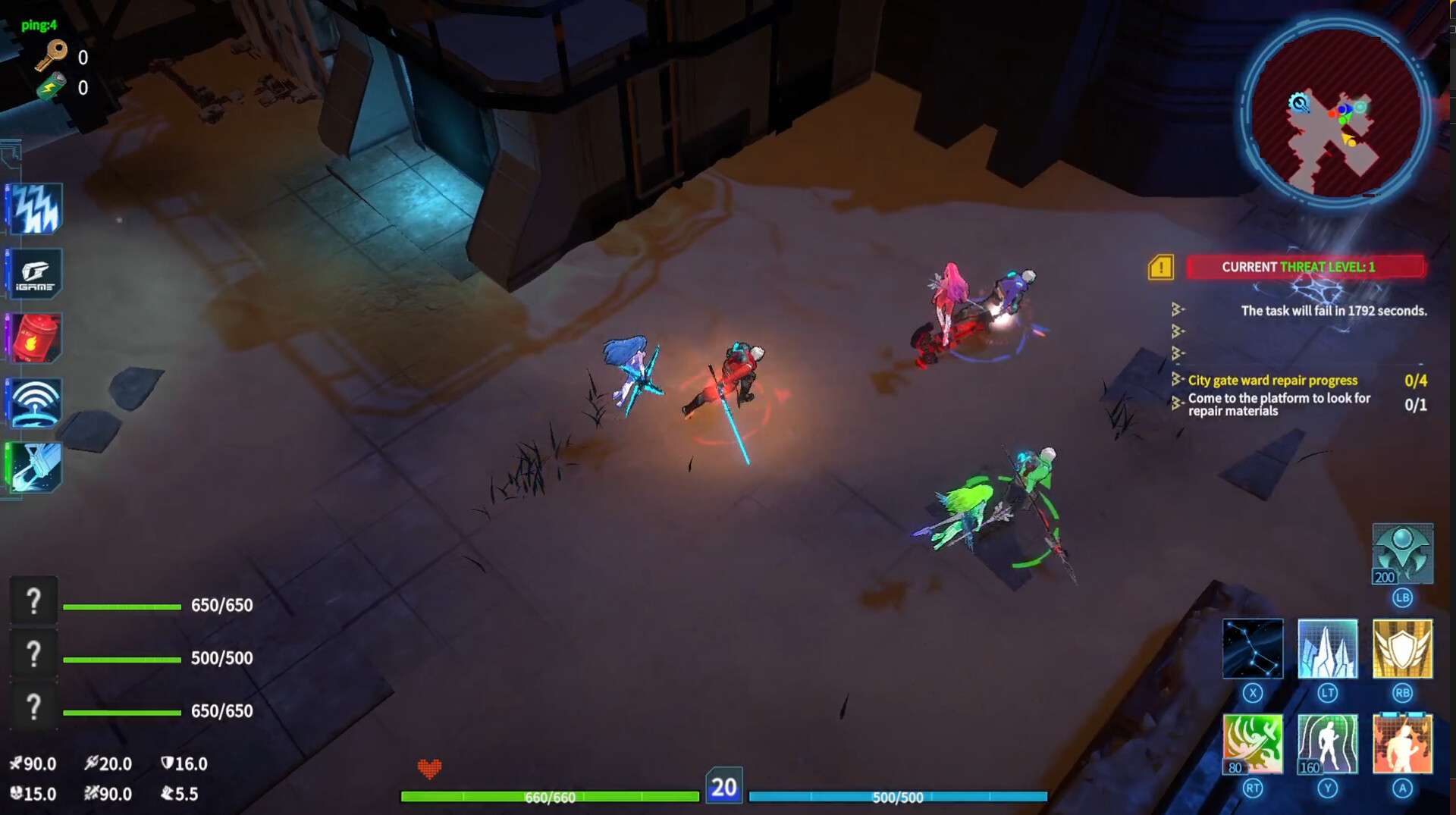Click the first teammate portrait with 650/650
Image resolution: width=1456 pixels, height=815 pixels.
point(33,601)
